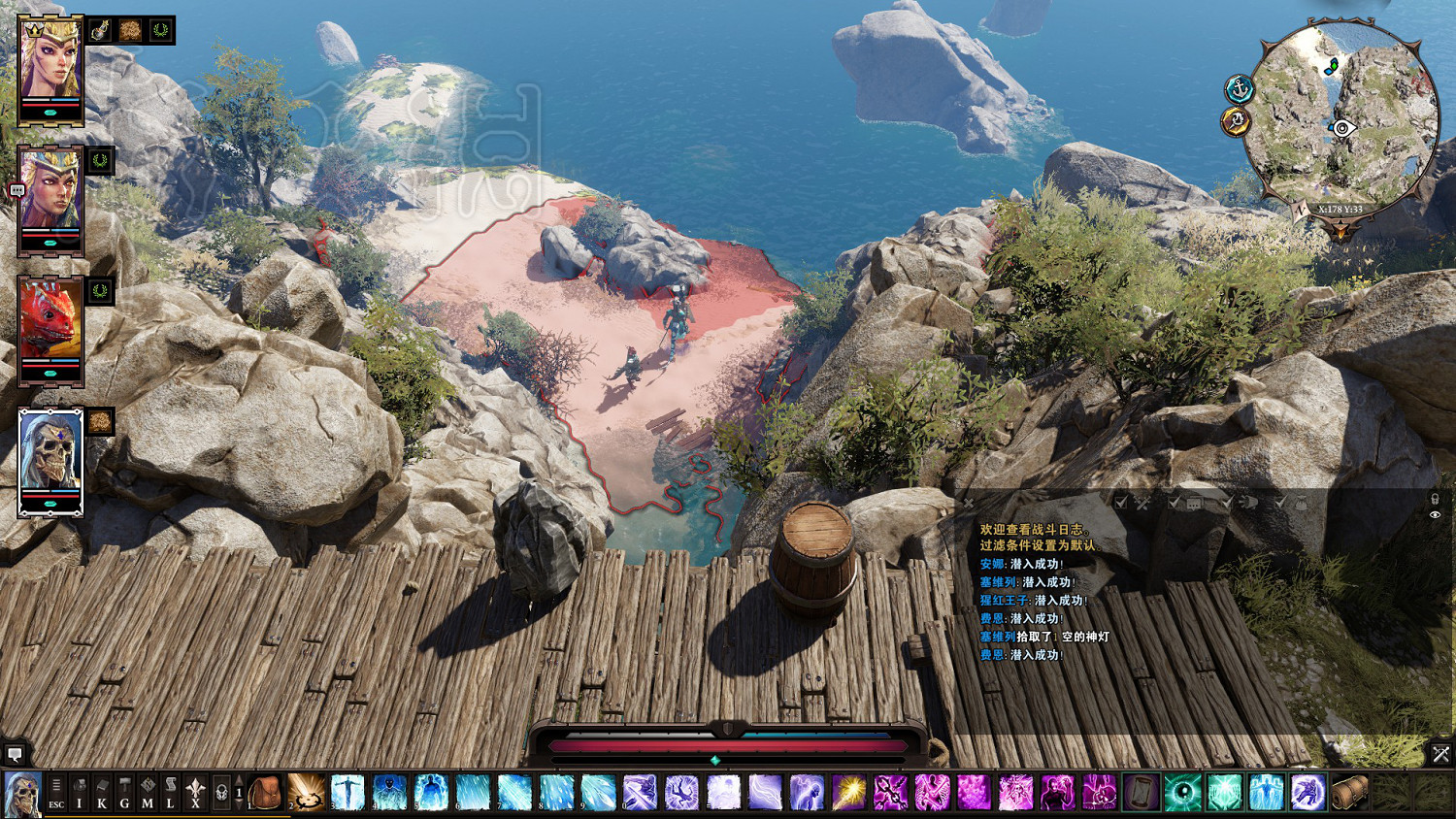Select the skeleton character party portrait

pyautogui.click(x=50, y=461)
